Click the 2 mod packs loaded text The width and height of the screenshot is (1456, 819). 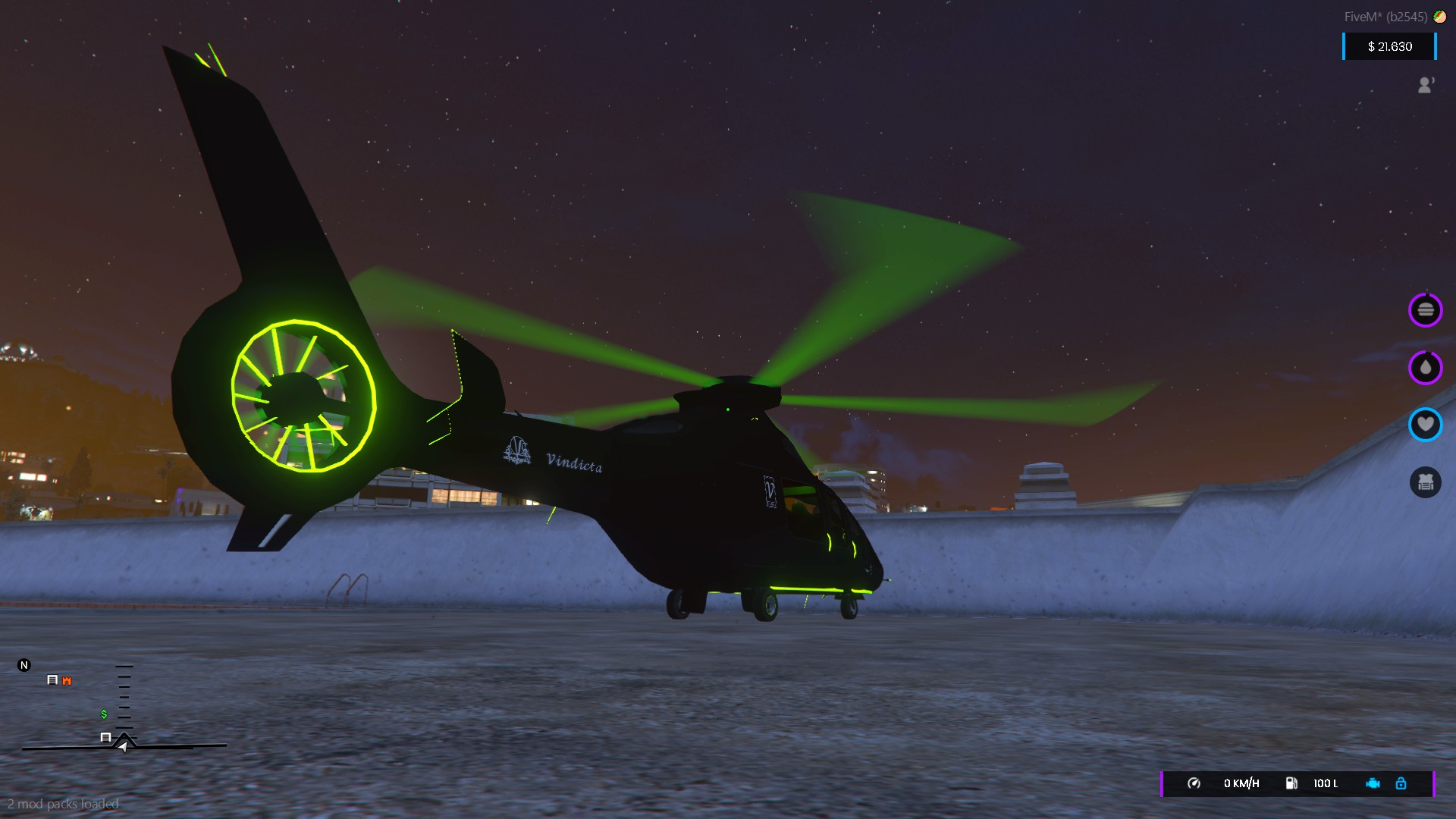[62, 803]
